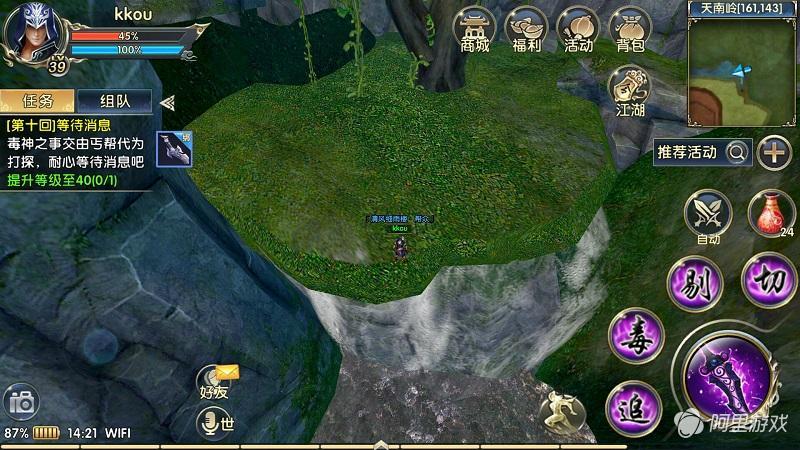Hit the main dagger attack button
Viewport: 800px width, 450px height.
(x=726, y=376)
